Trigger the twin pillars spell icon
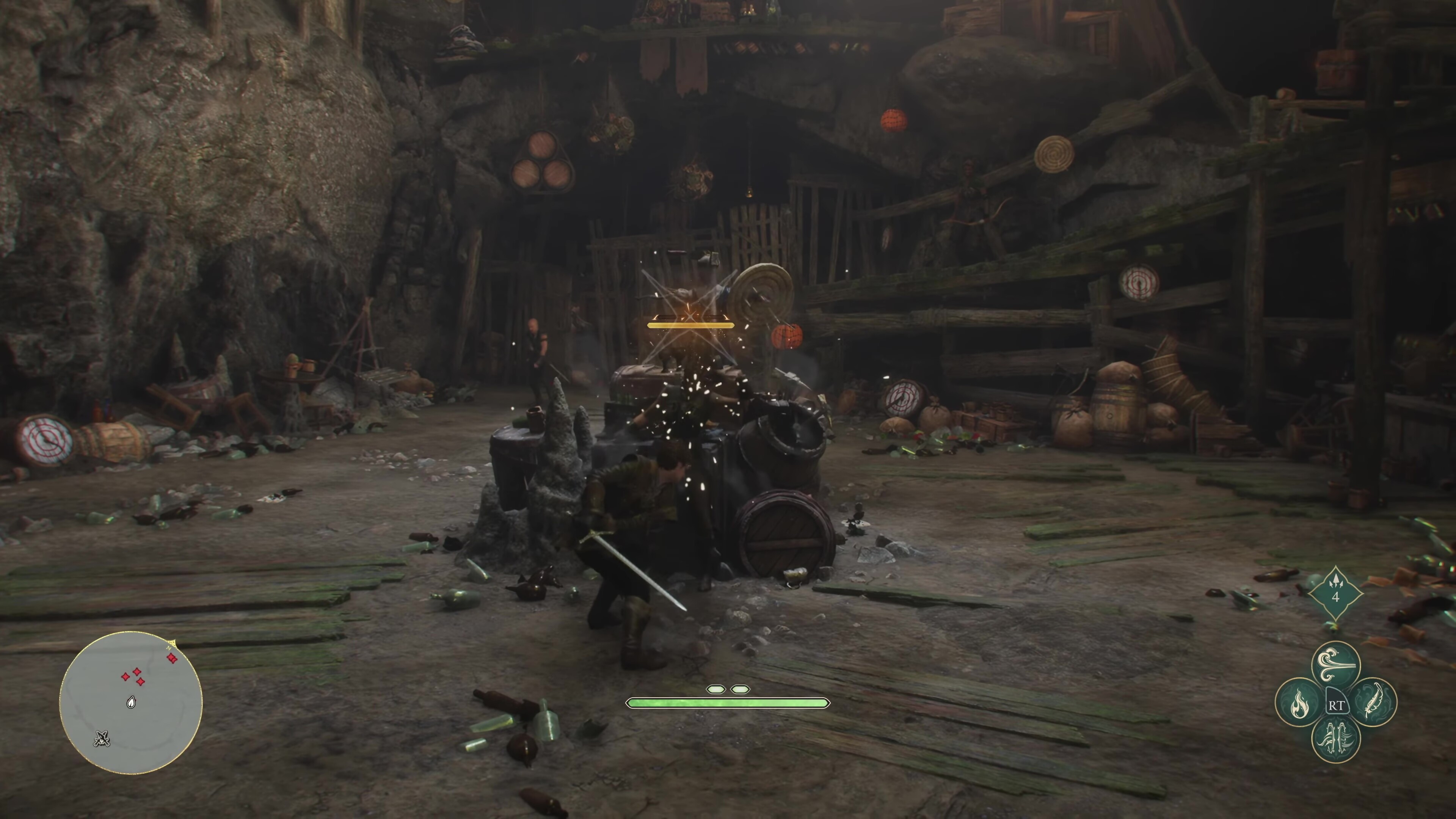This screenshot has height=819, width=1456. click(x=1335, y=739)
